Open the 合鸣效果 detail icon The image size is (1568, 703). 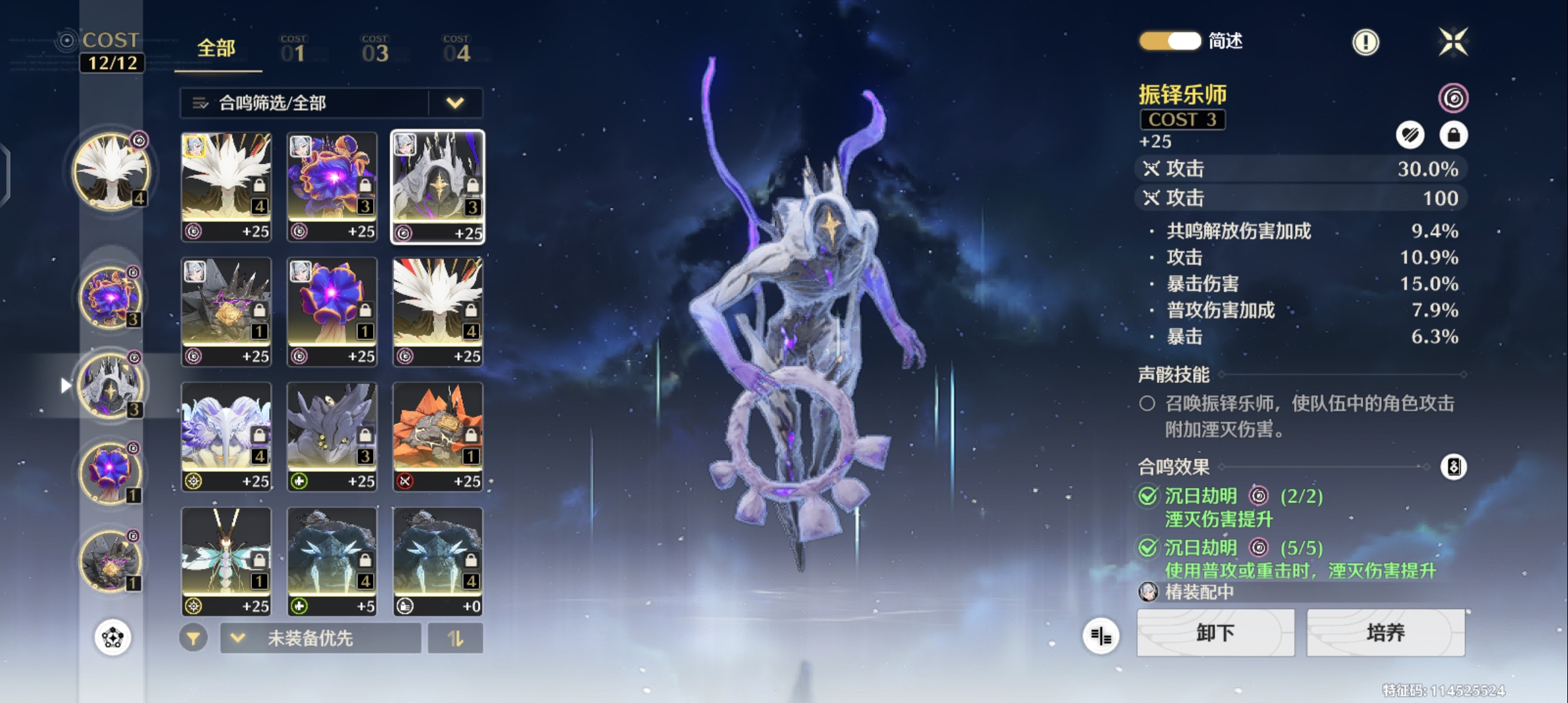pos(1453,467)
